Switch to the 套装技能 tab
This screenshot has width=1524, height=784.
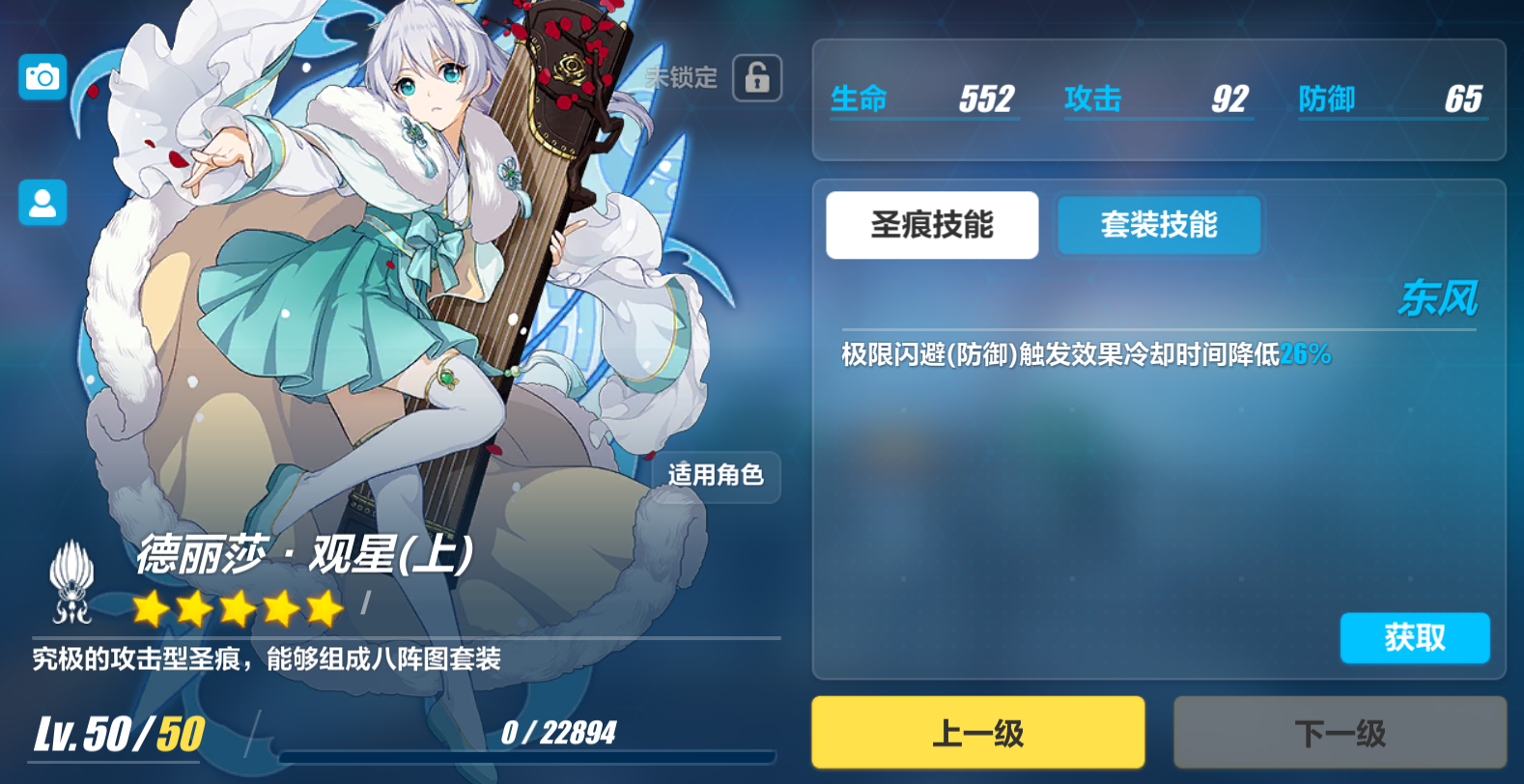[x=1158, y=225]
